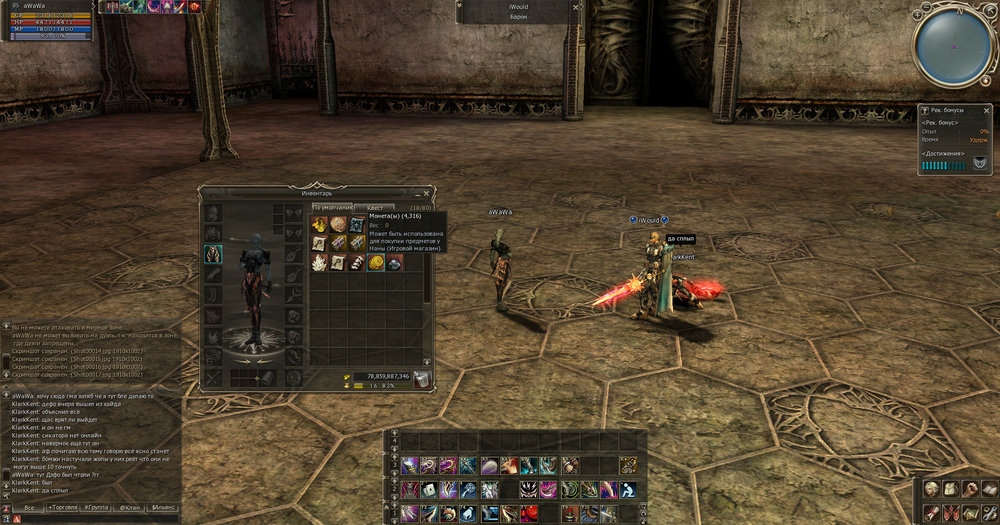Close the Инвентарь inventory window

(x=427, y=193)
